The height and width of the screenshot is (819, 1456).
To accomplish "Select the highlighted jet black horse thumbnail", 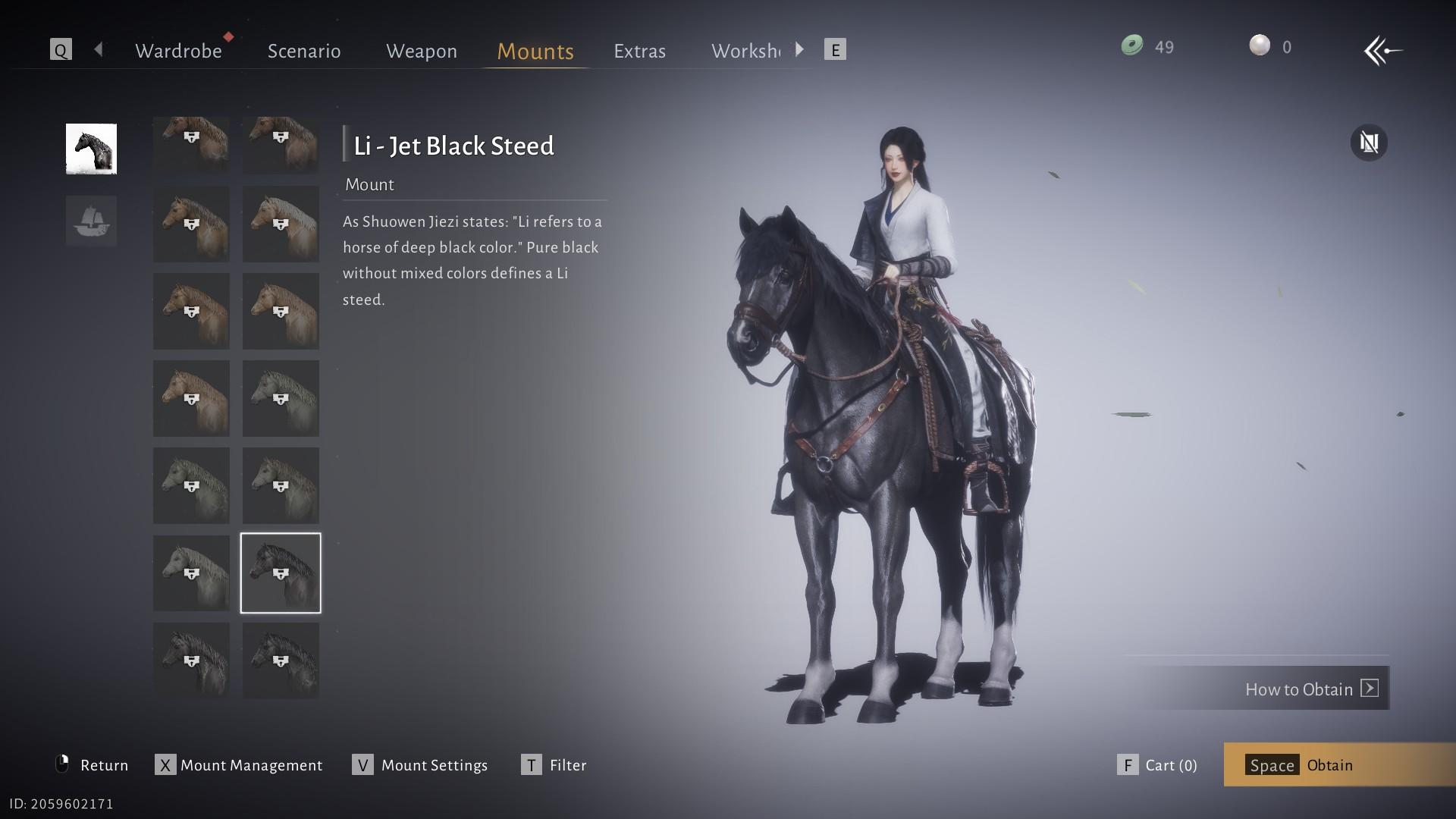I will tap(281, 573).
